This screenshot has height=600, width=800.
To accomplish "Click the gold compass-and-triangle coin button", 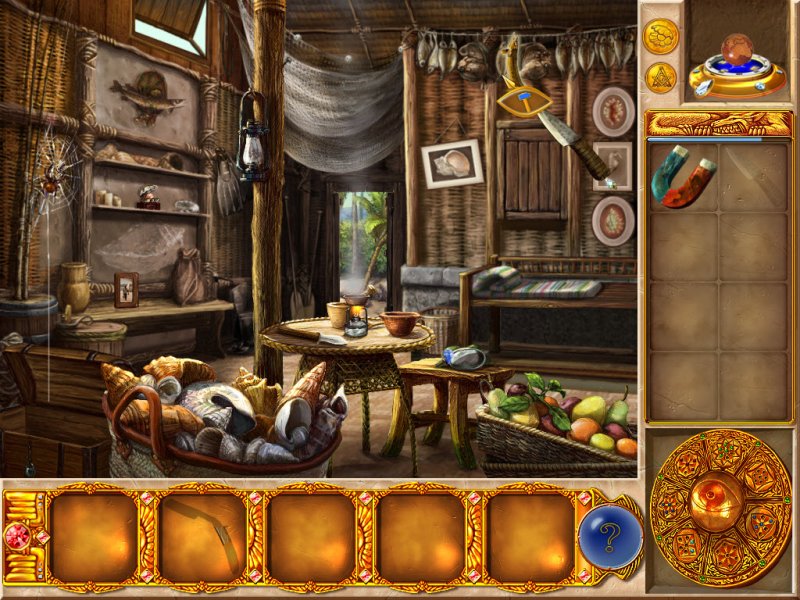I will pos(661,77).
